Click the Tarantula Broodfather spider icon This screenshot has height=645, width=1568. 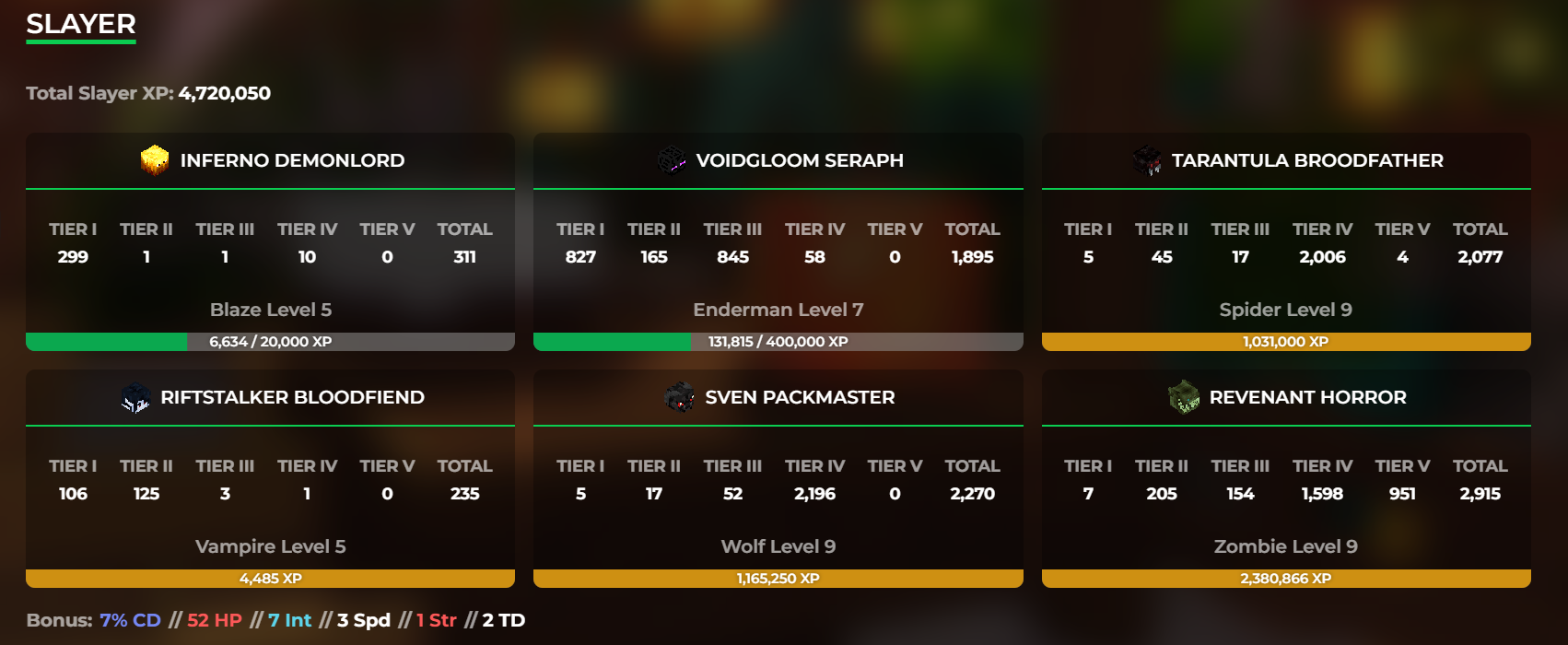coord(1147,160)
